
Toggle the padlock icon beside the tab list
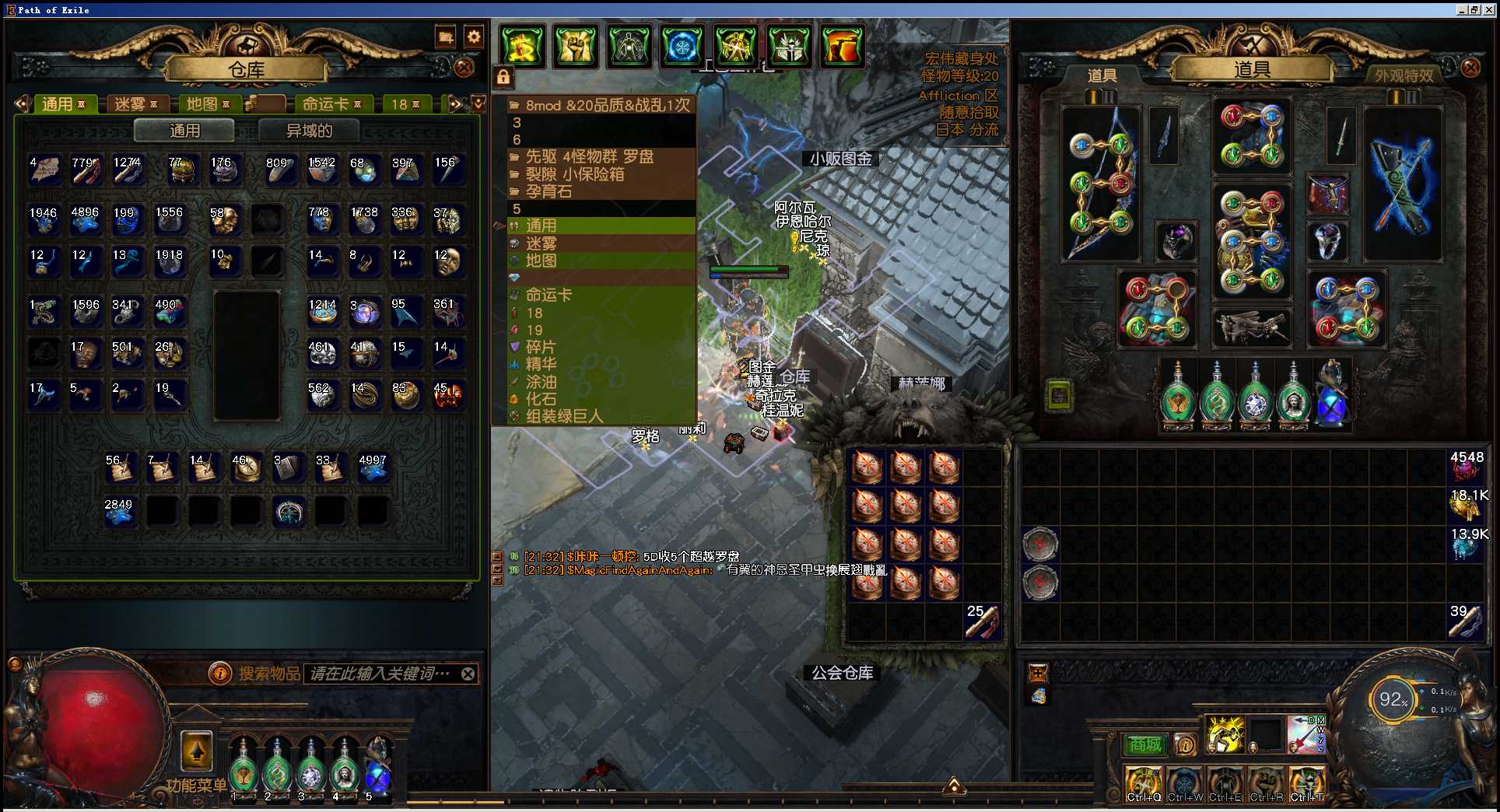point(503,77)
